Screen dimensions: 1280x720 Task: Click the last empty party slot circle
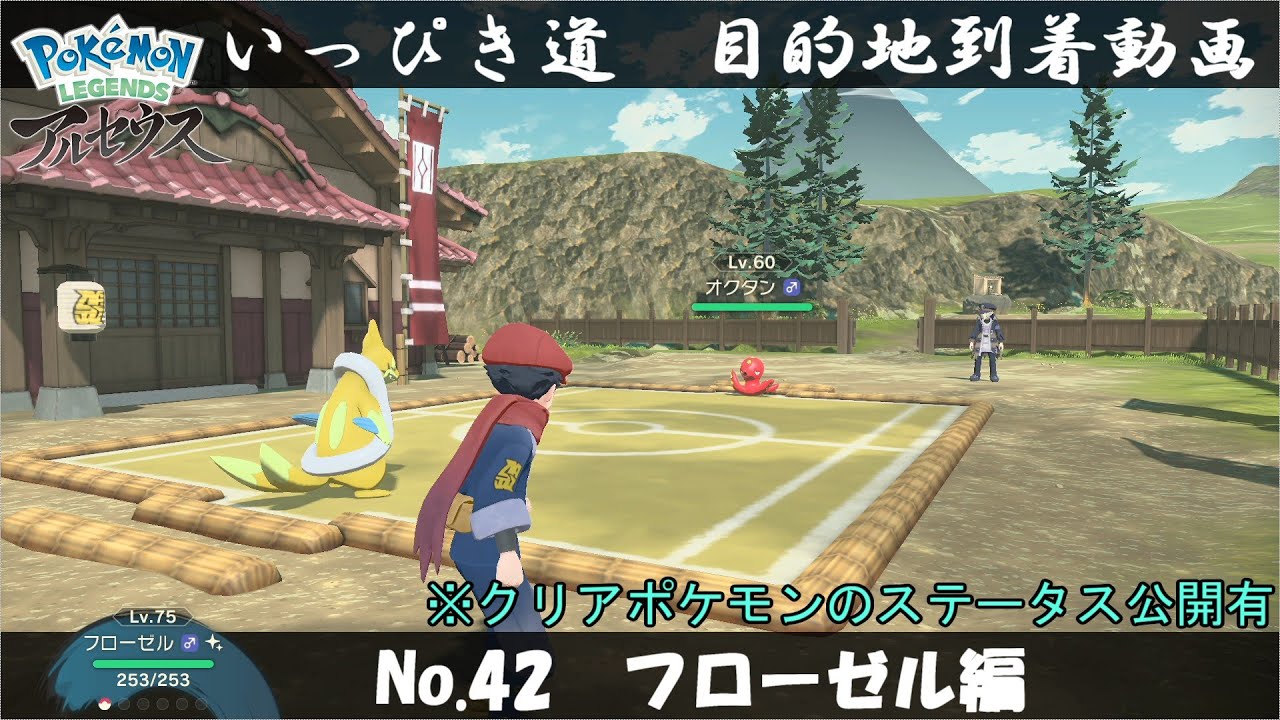(200, 706)
